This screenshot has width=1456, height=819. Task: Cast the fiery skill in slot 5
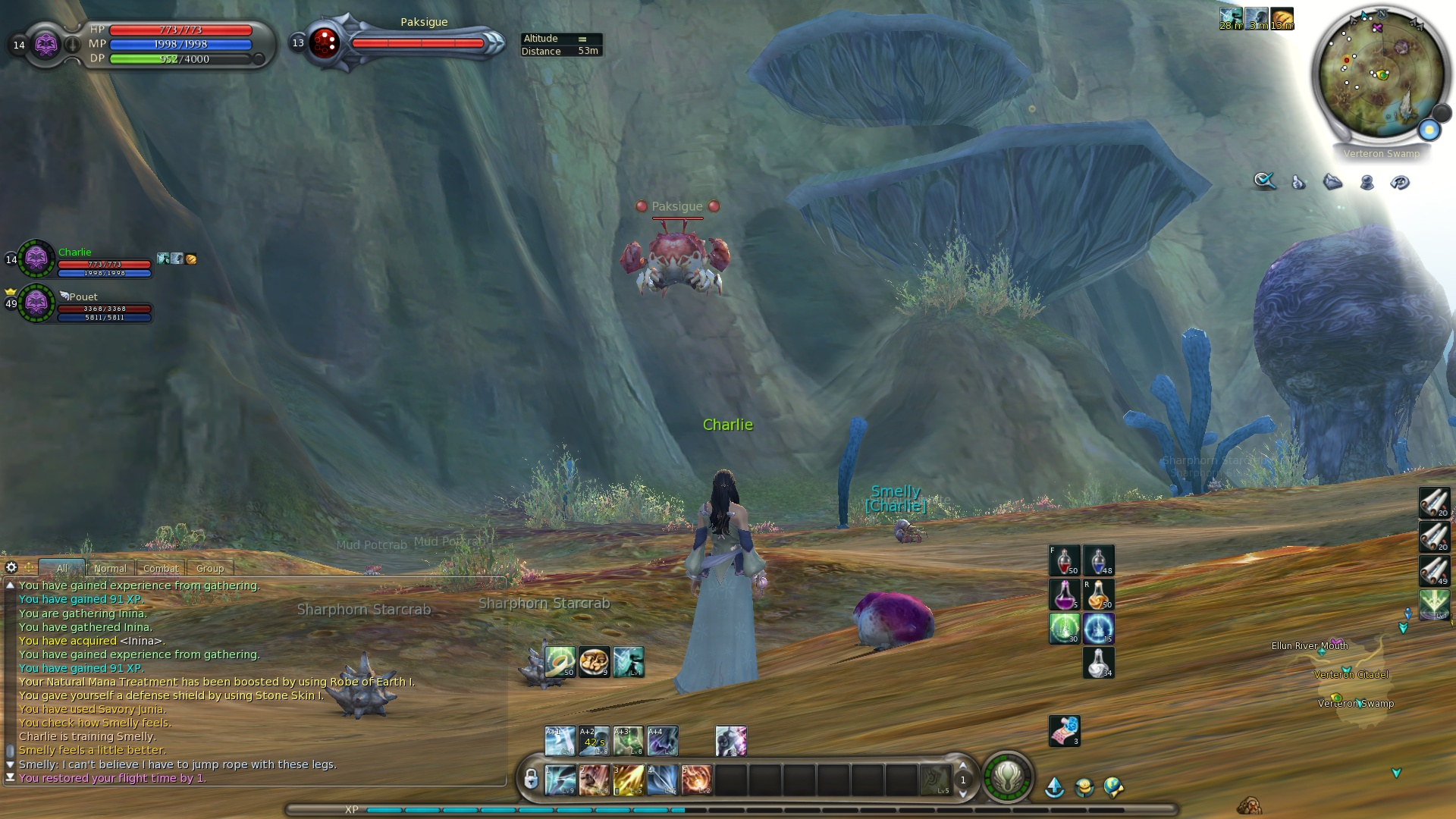tap(696, 780)
